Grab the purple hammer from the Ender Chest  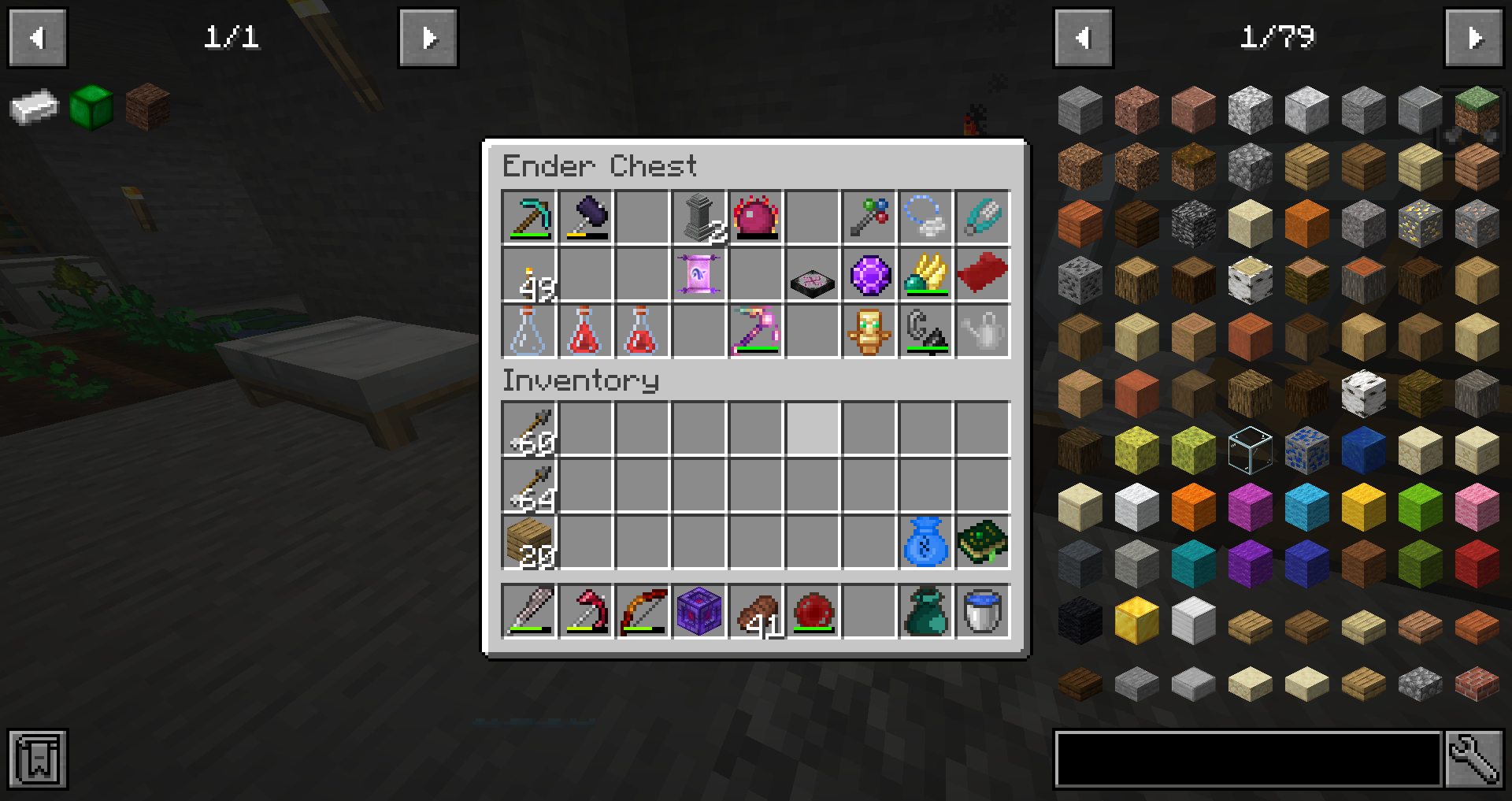click(586, 218)
